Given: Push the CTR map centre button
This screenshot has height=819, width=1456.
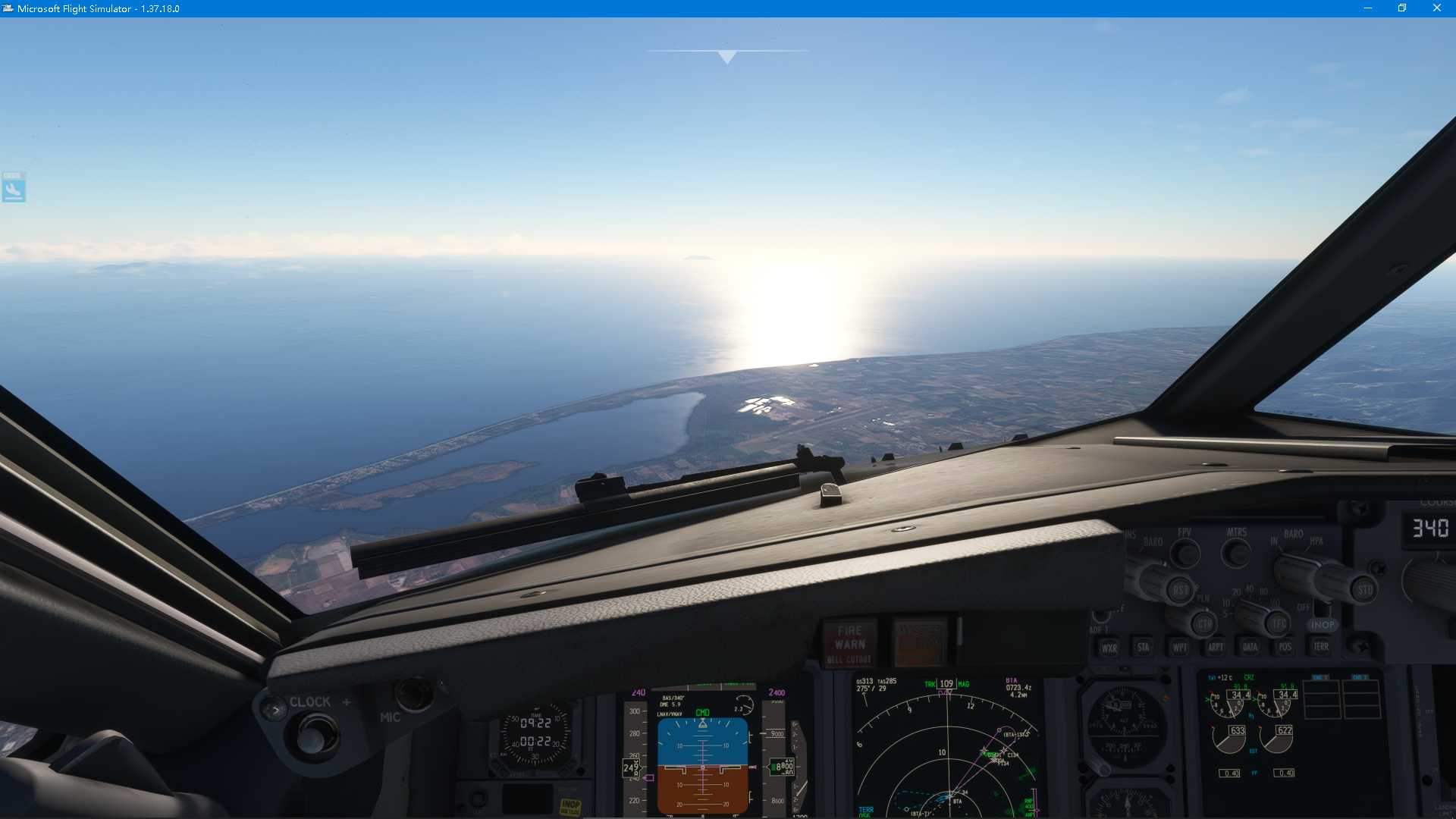Looking at the screenshot, I should (x=1204, y=625).
